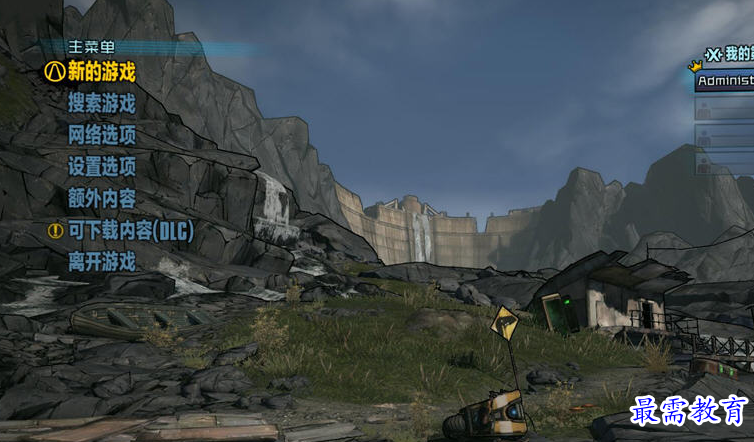
Task: Select 额外内容 extras entry
Action: 101,198
